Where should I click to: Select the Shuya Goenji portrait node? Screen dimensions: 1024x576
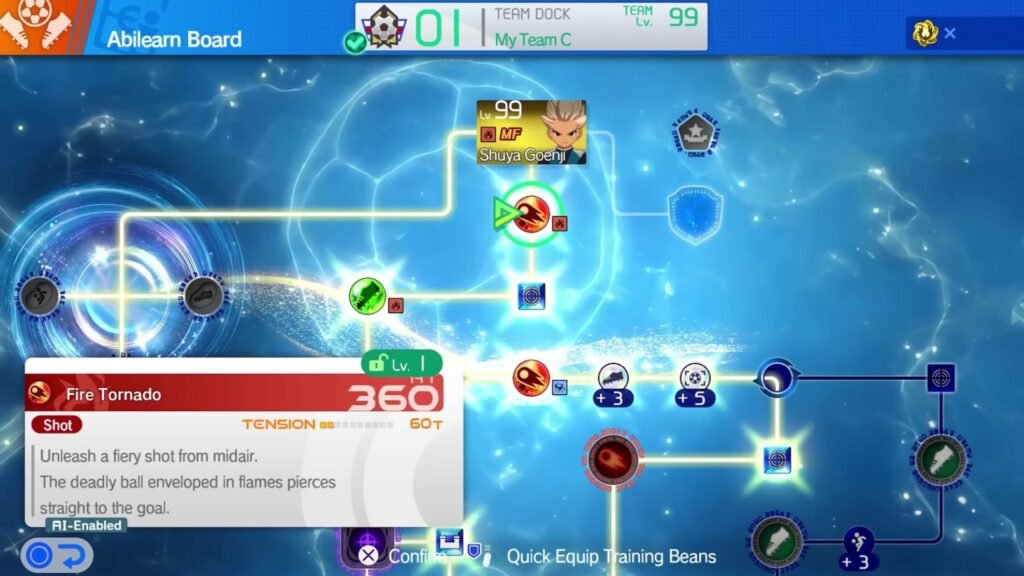click(531, 132)
